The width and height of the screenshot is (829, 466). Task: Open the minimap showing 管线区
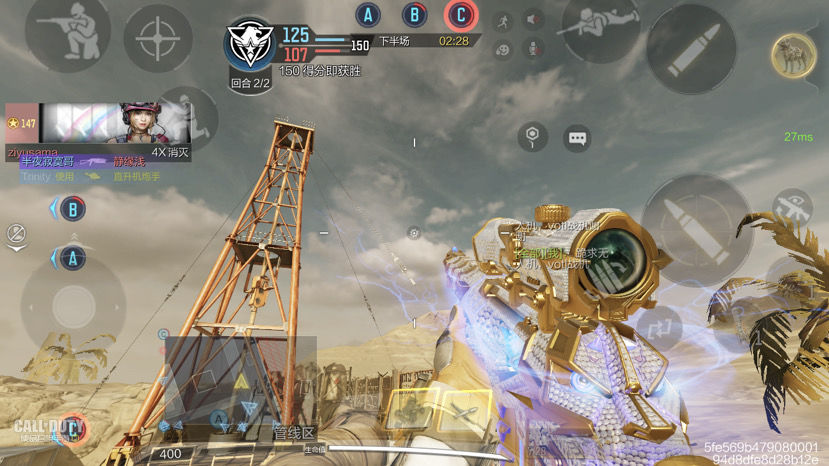coord(240,389)
